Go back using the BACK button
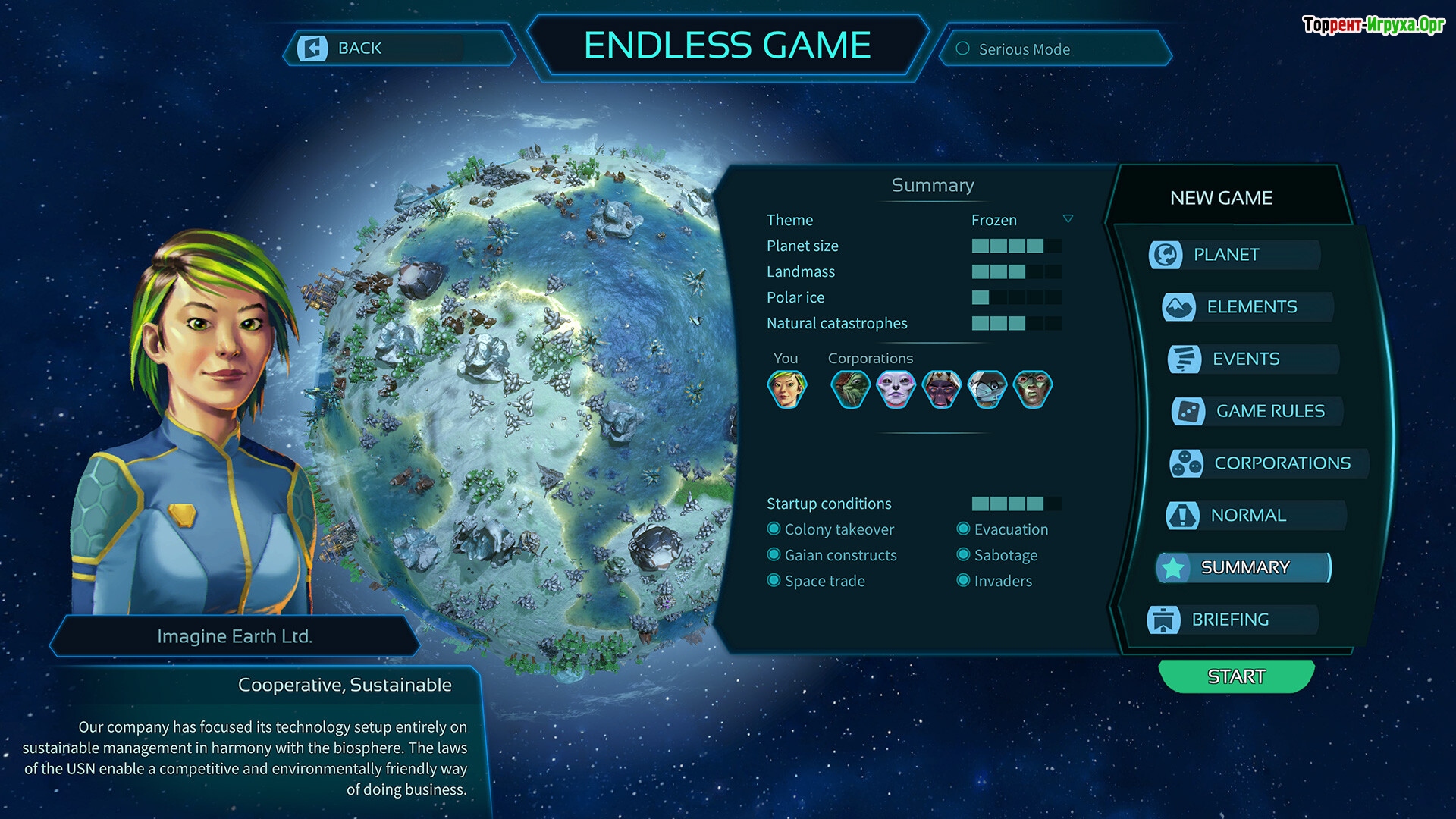1456x819 pixels. 359,49
